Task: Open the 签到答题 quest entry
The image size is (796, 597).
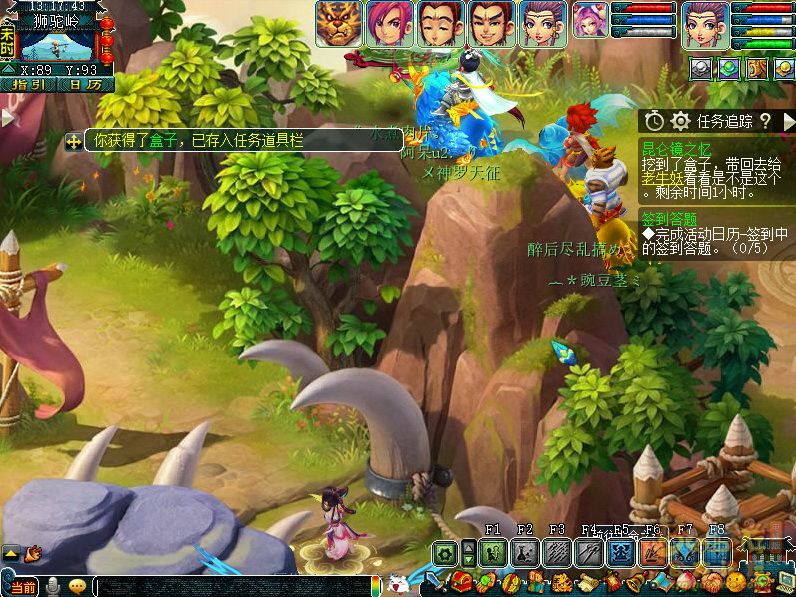Action: coord(669,218)
